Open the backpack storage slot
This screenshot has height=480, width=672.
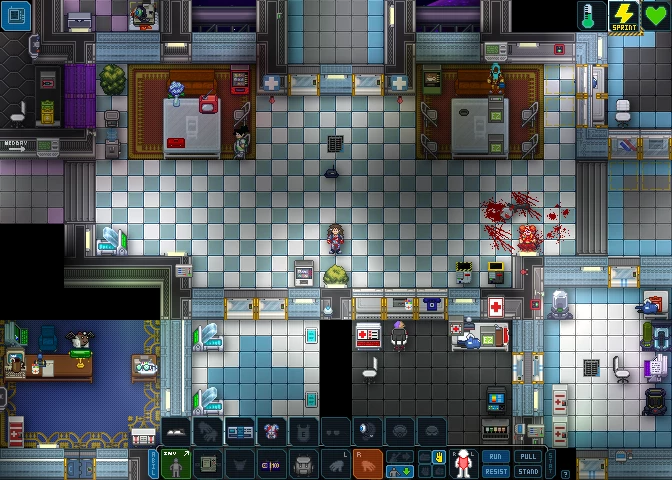pos(303,464)
